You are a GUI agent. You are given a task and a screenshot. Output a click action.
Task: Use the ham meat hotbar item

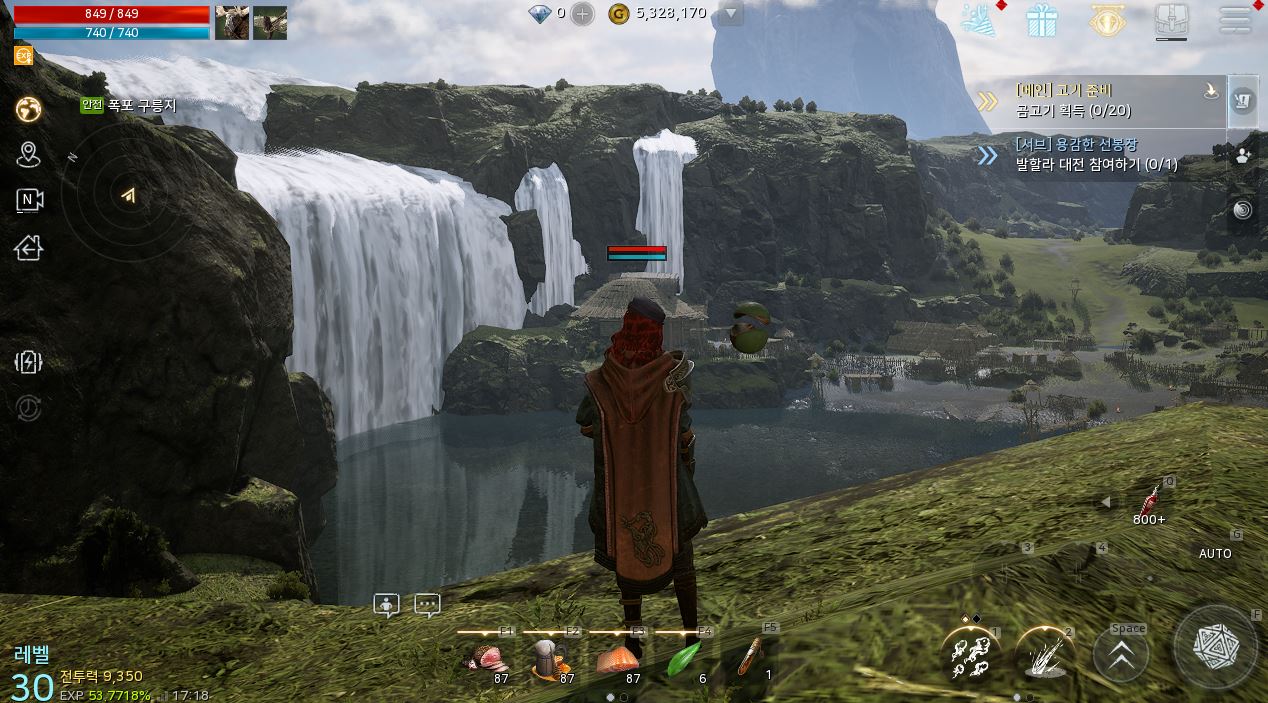486,659
